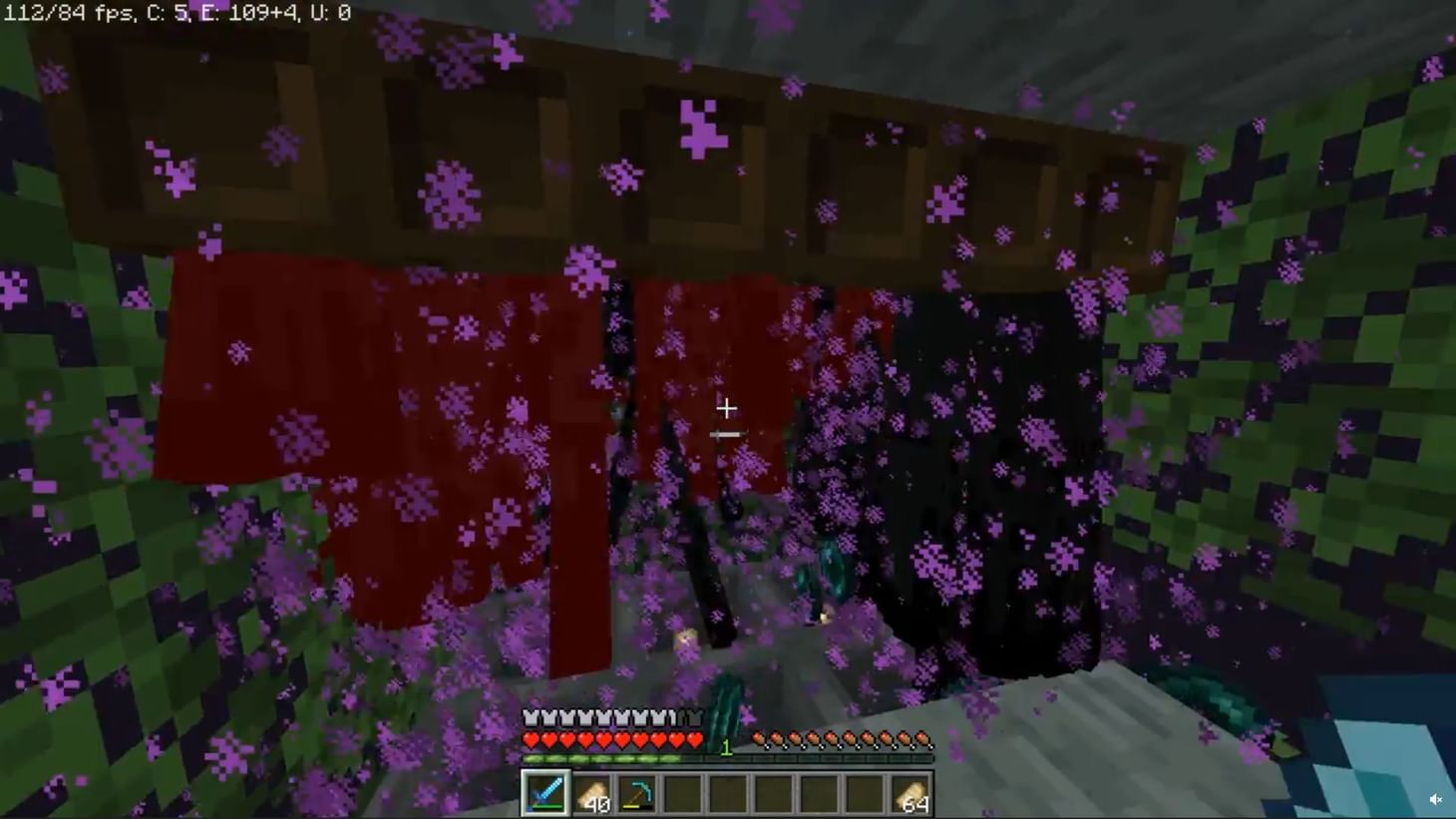Image resolution: width=1456 pixels, height=819 pixels.
Task: Click the yellow XP level number 1
Action: (726, 746)
